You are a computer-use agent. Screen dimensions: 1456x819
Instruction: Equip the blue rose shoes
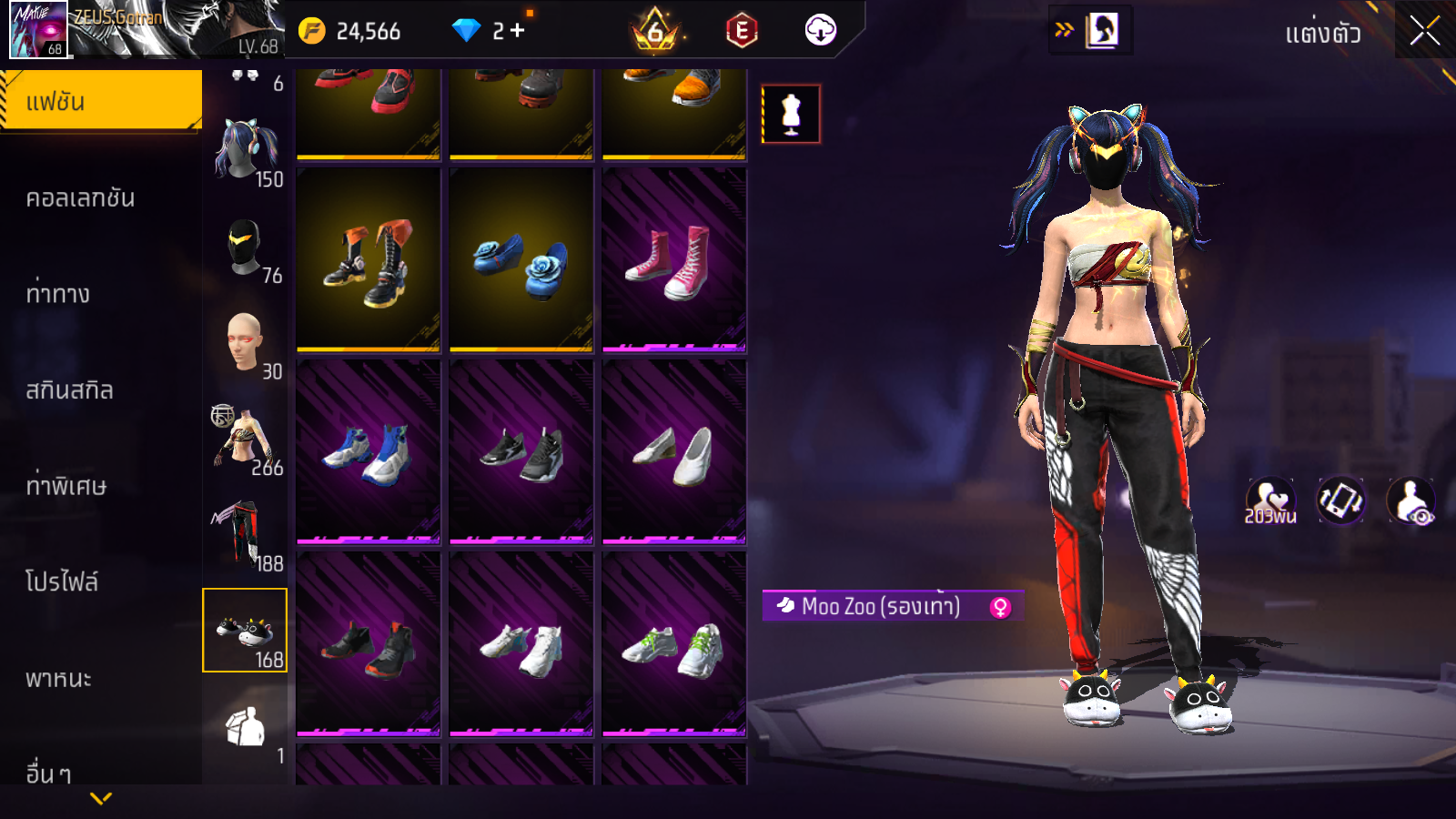(x=521, y=259)
